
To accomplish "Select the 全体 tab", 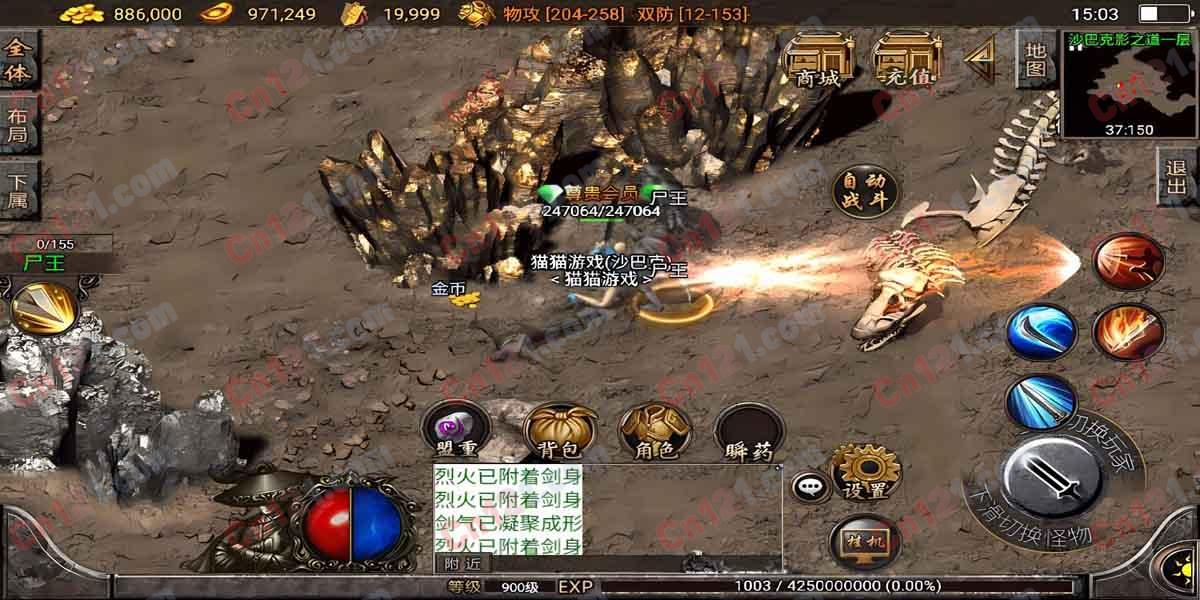I will click(17, 62).
